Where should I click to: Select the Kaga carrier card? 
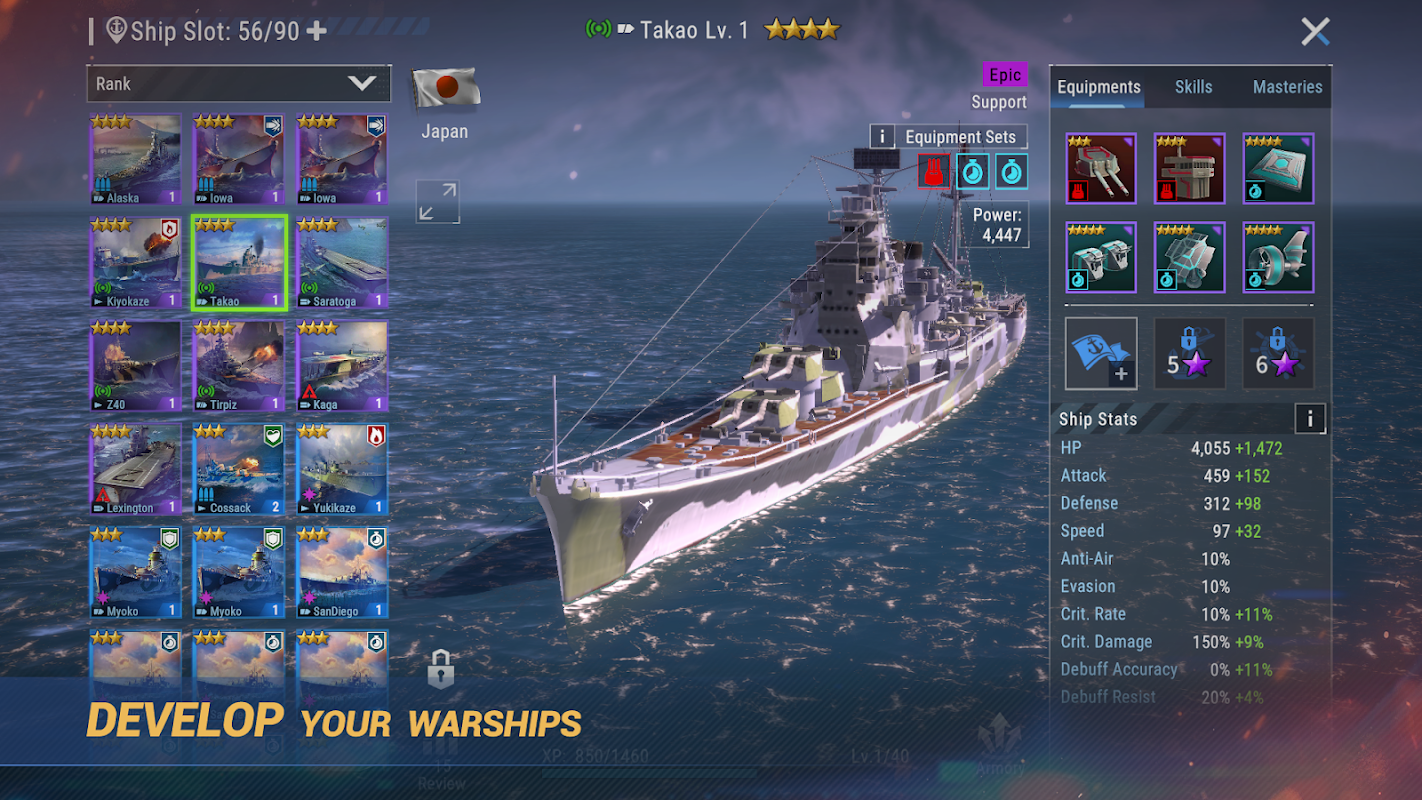click(x=342, y=366)
